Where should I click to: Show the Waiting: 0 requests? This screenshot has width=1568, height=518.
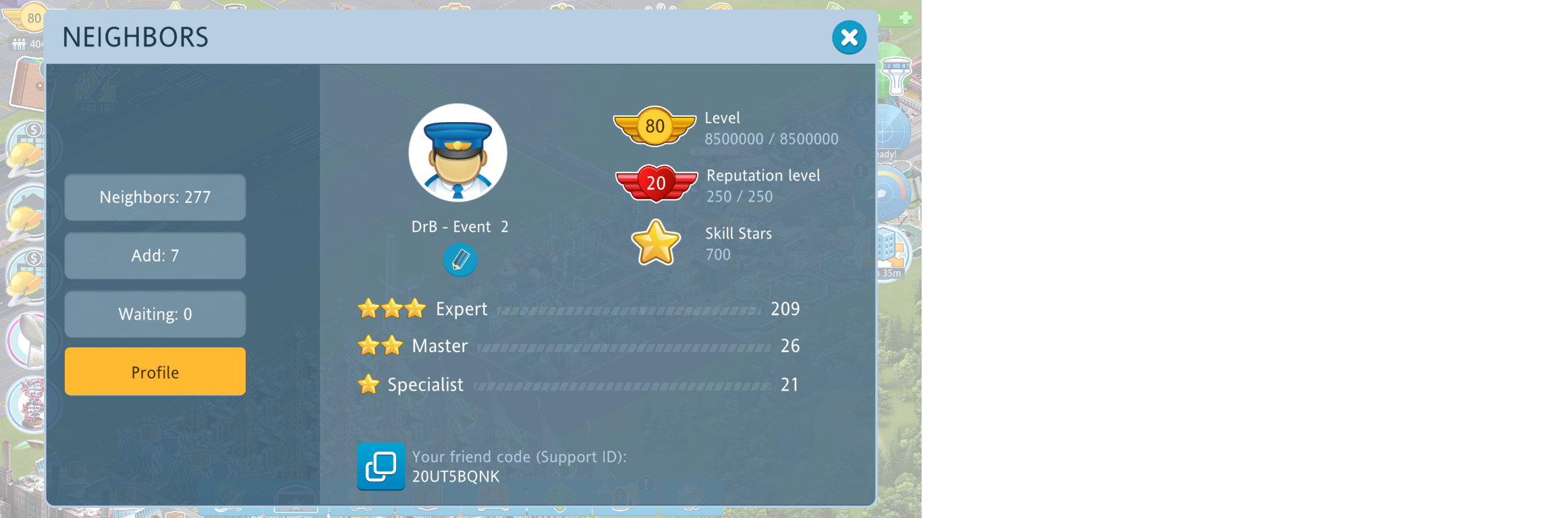155,314
